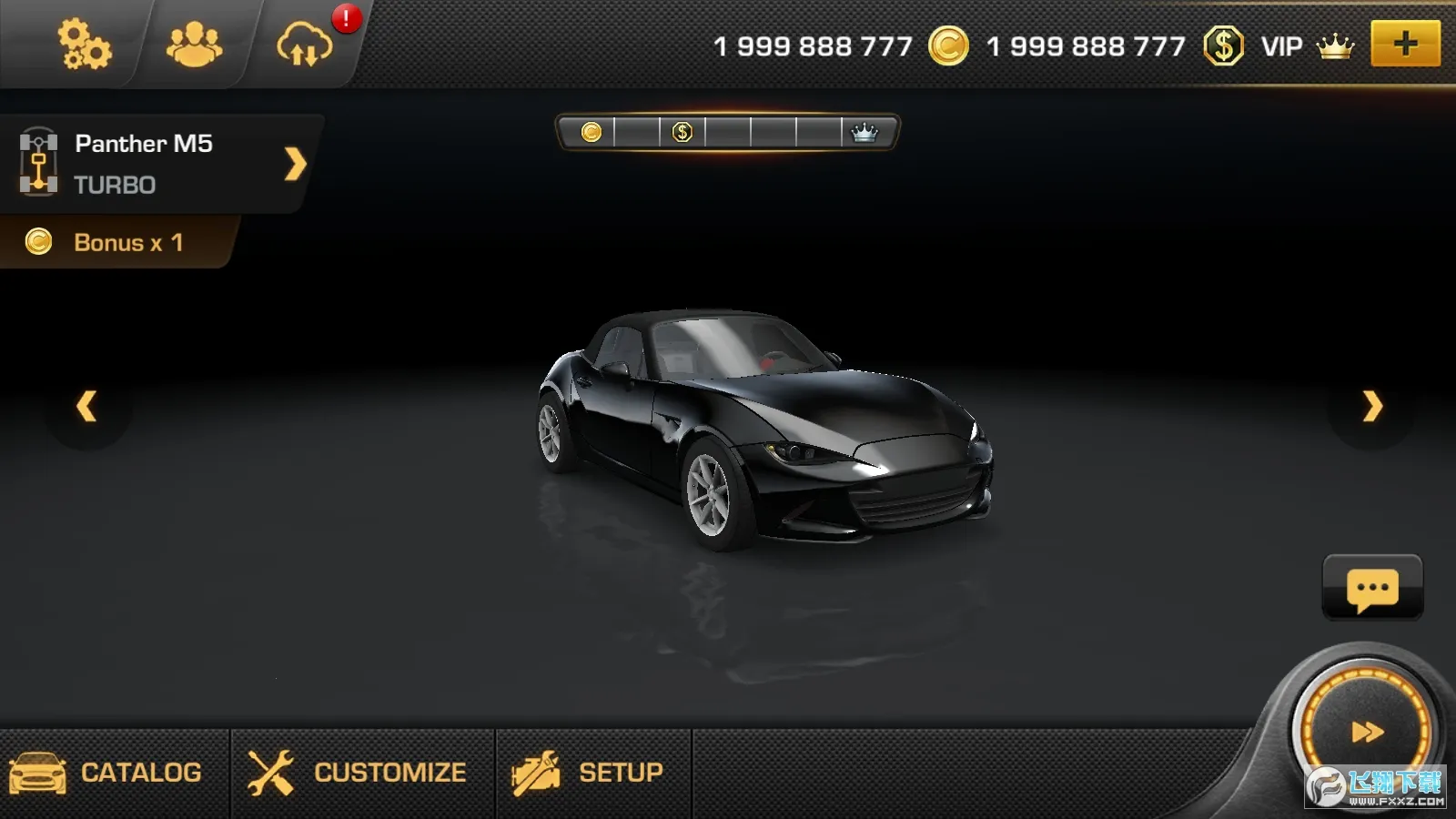Tap the gold plus purchase button
This screenshot has width=1456, height=819.
click(1405, 44)
